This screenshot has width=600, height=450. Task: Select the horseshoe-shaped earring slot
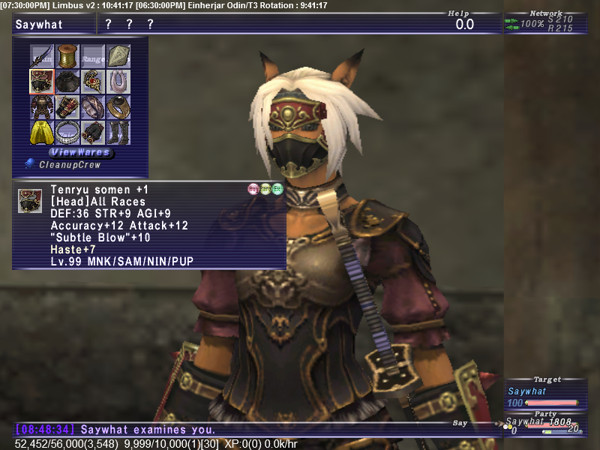point(117,81)
